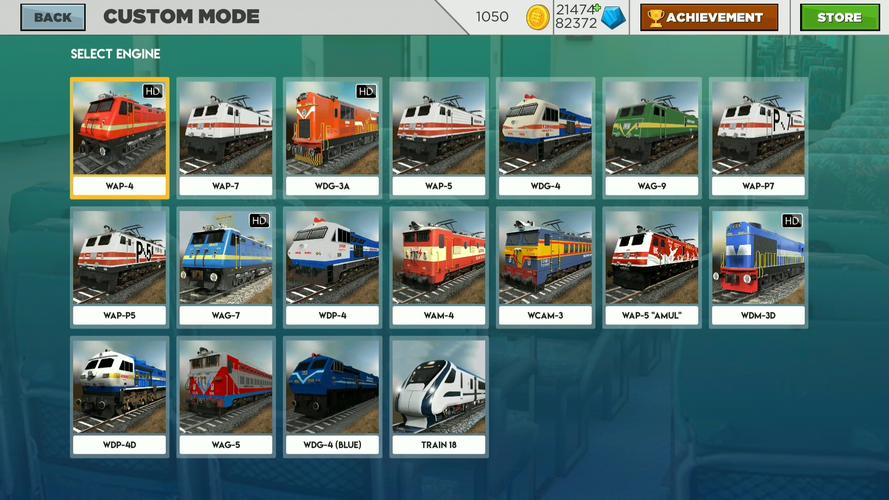The height and width of the screenshot is (500, 889).
Task: Open the Achievement screen
Action: click(x=709, y=17)
